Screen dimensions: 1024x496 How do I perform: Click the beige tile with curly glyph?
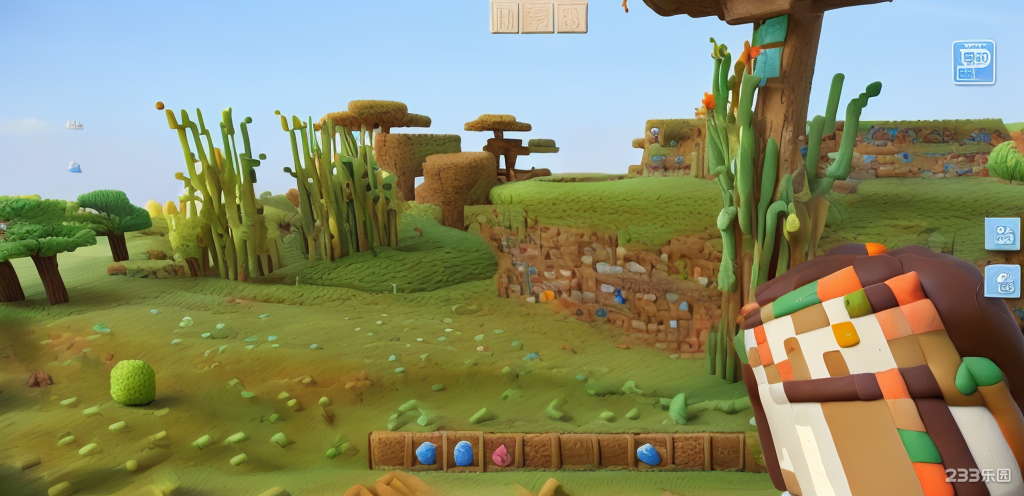pyautogui.click(x=572, y=17)
